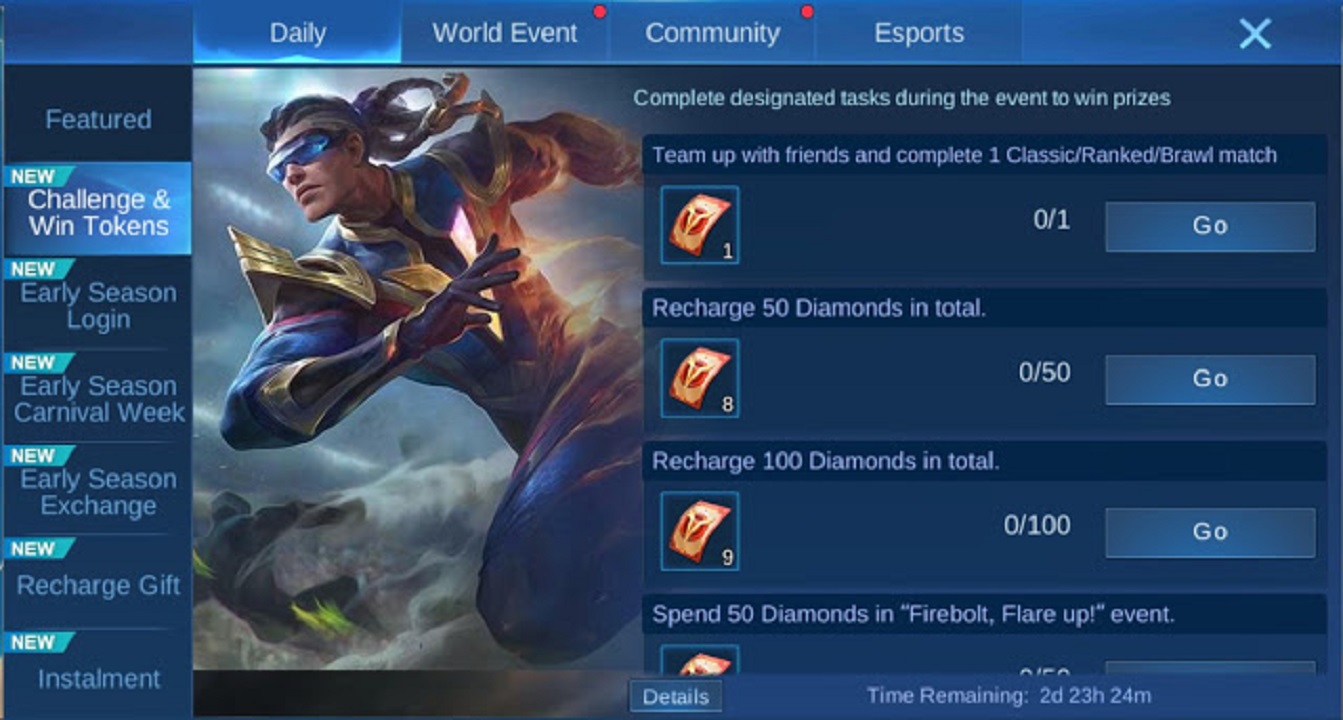This screenshot has width=1343, height=720.
Task: Click the NEW badge beside Recharge Gift
Action: (x=38, y=548)
